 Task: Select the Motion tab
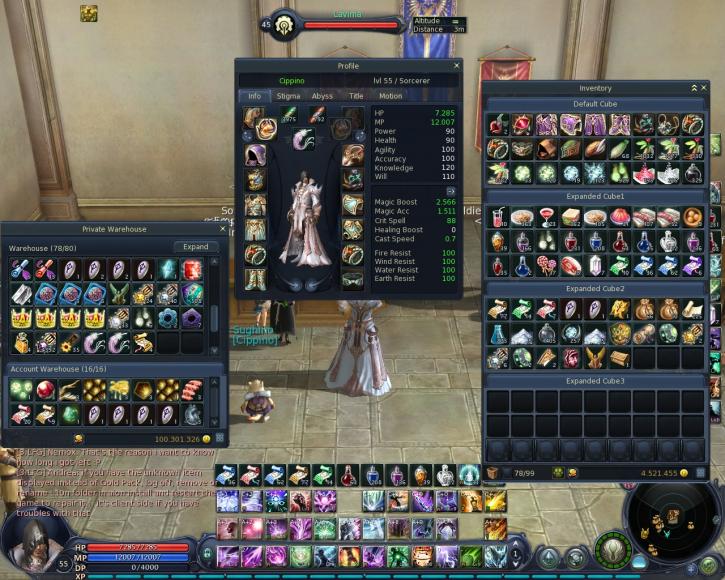[x=390, y=96]
